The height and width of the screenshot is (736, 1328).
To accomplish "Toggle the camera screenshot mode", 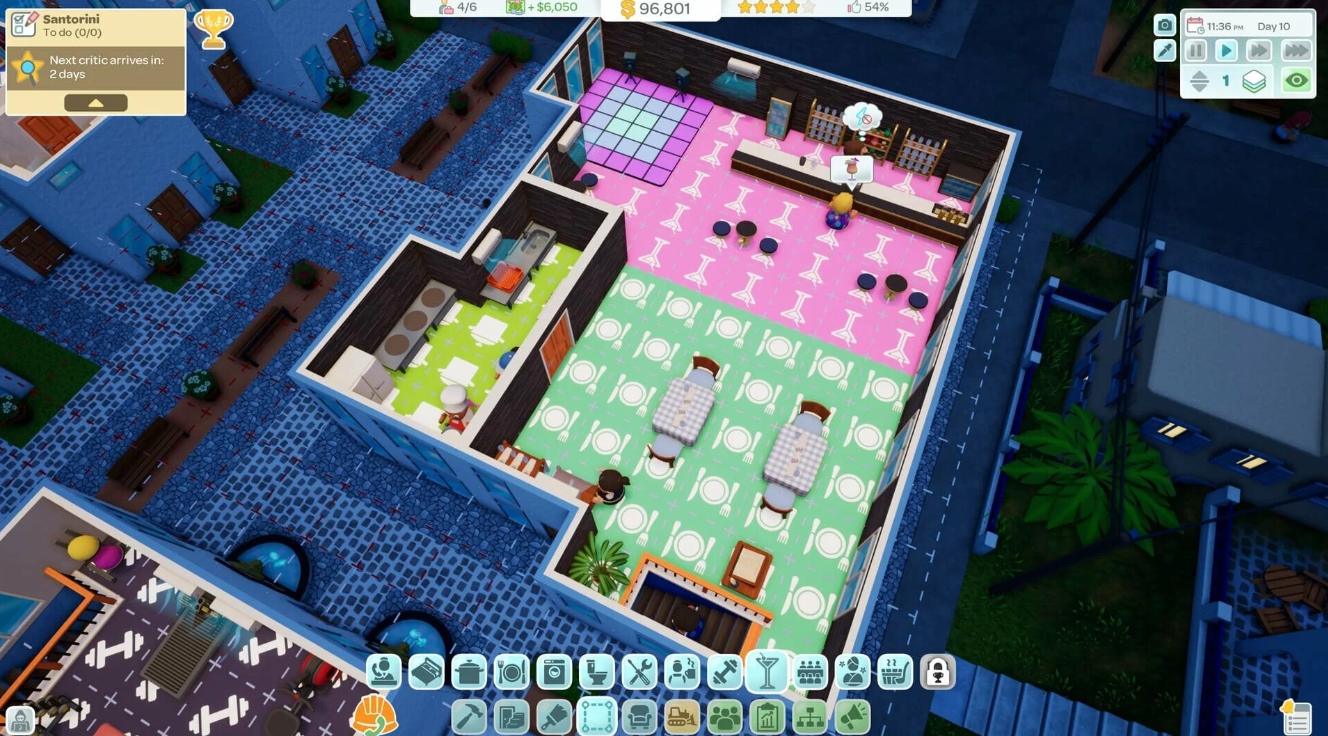I will tap(1165, 25).
